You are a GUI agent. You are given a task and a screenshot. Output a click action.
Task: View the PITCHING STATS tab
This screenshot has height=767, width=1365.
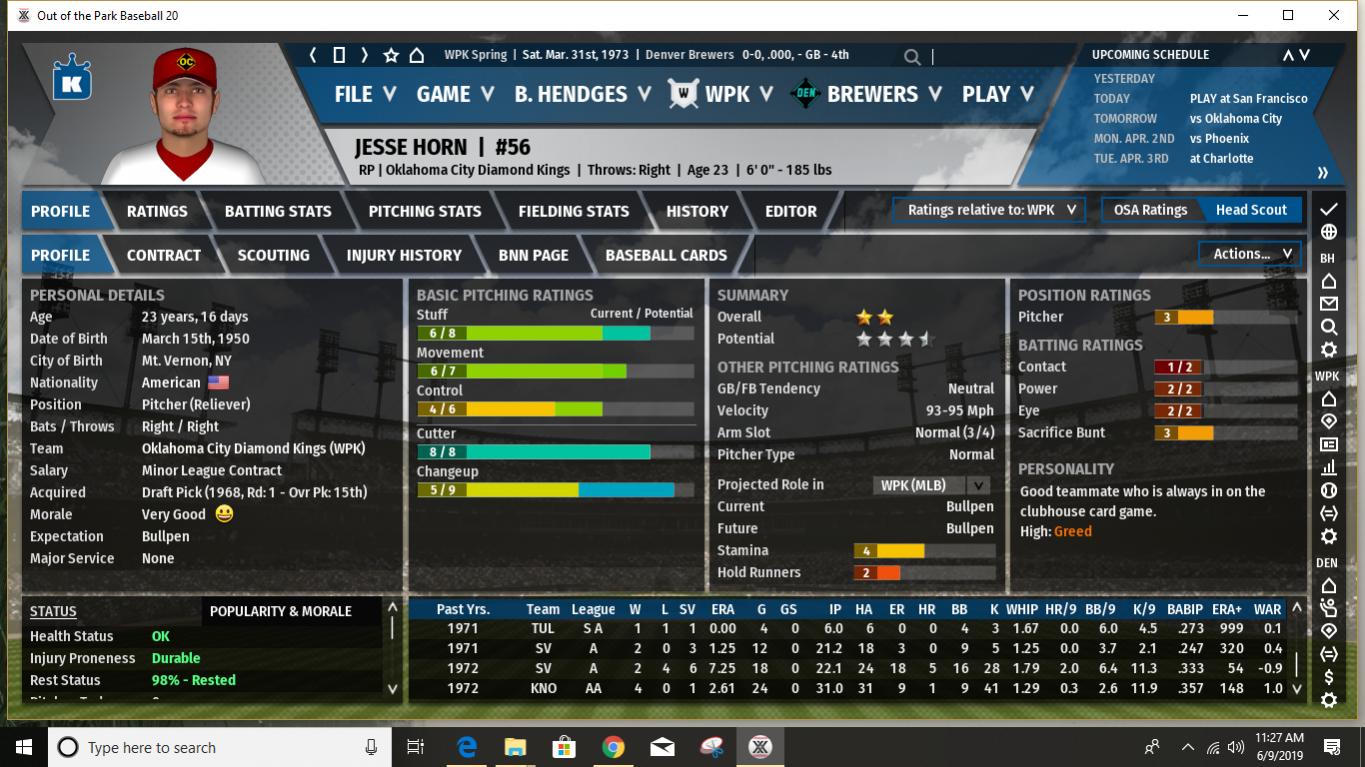[424, 211]
